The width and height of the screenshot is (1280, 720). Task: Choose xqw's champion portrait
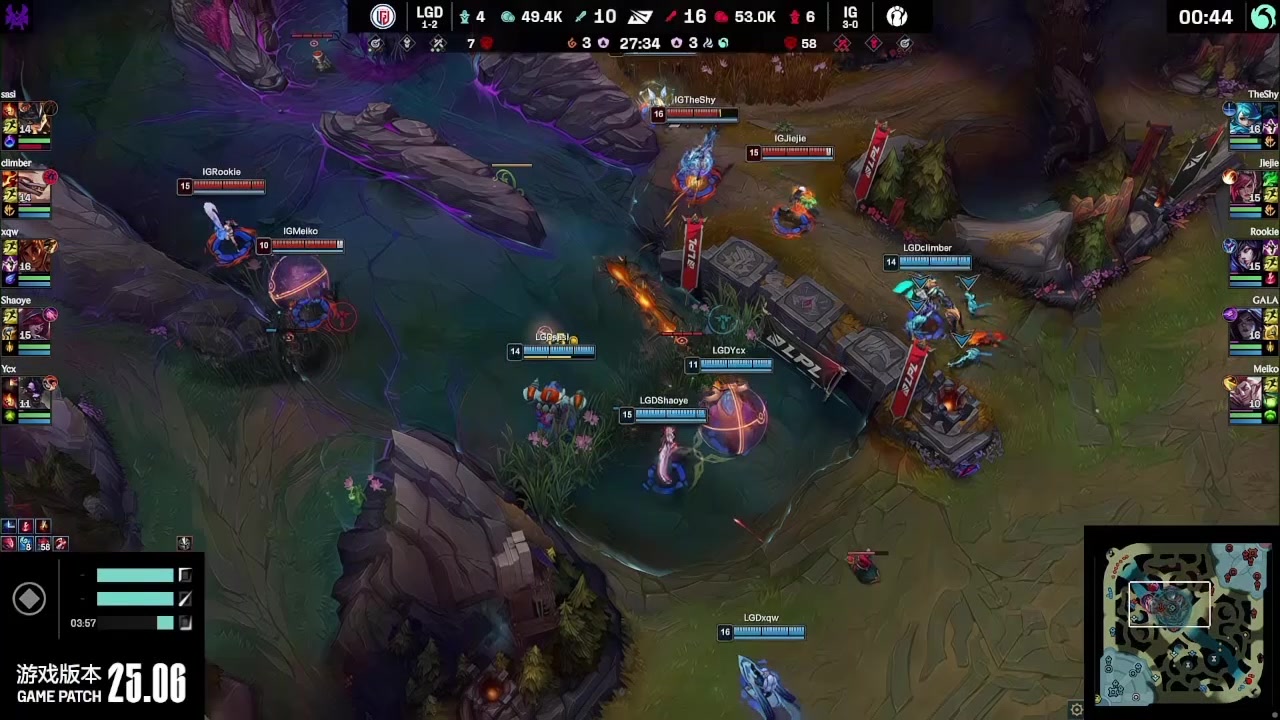[30, 256]
